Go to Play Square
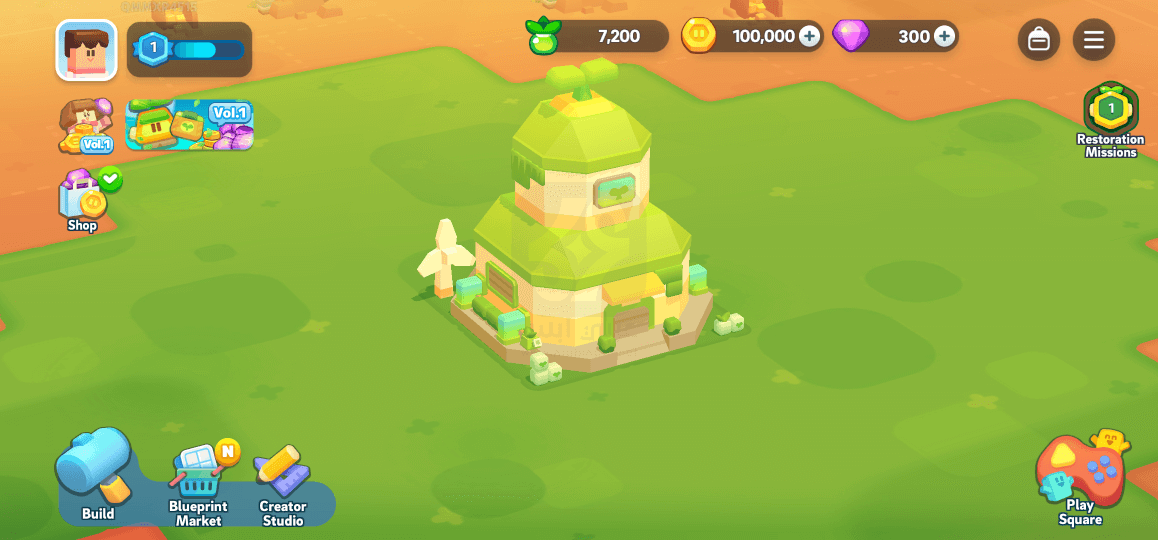 pyautogui.click(x=1081, y=478)
